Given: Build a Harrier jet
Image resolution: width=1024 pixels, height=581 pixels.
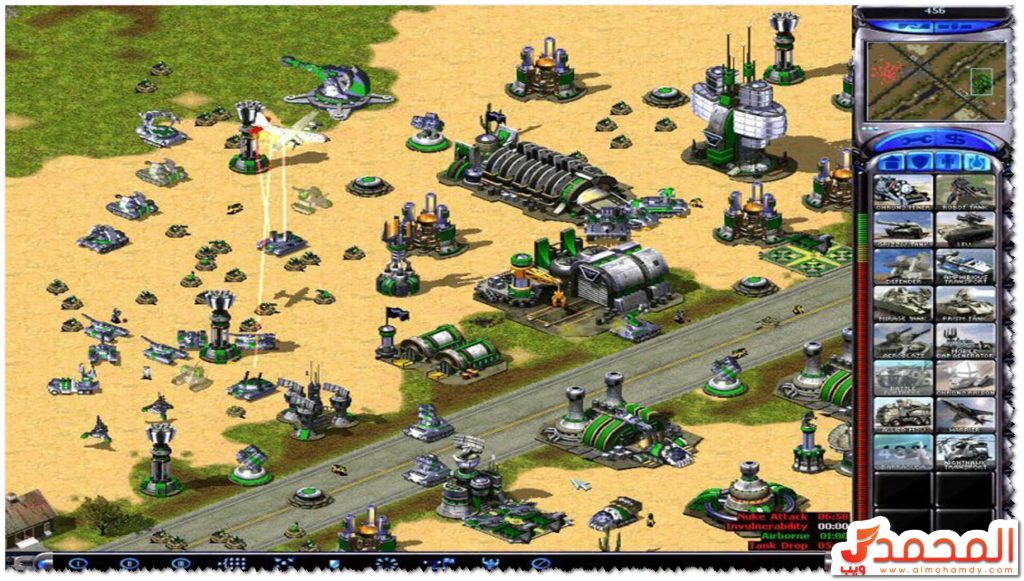Looking at the screenshot, I should 965,414.
